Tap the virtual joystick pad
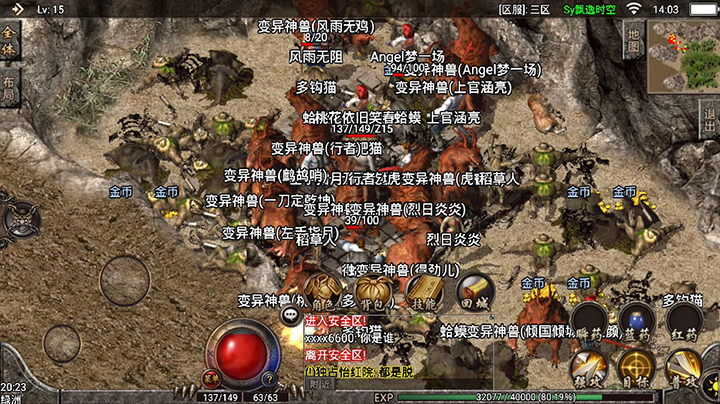 [127, 279]
